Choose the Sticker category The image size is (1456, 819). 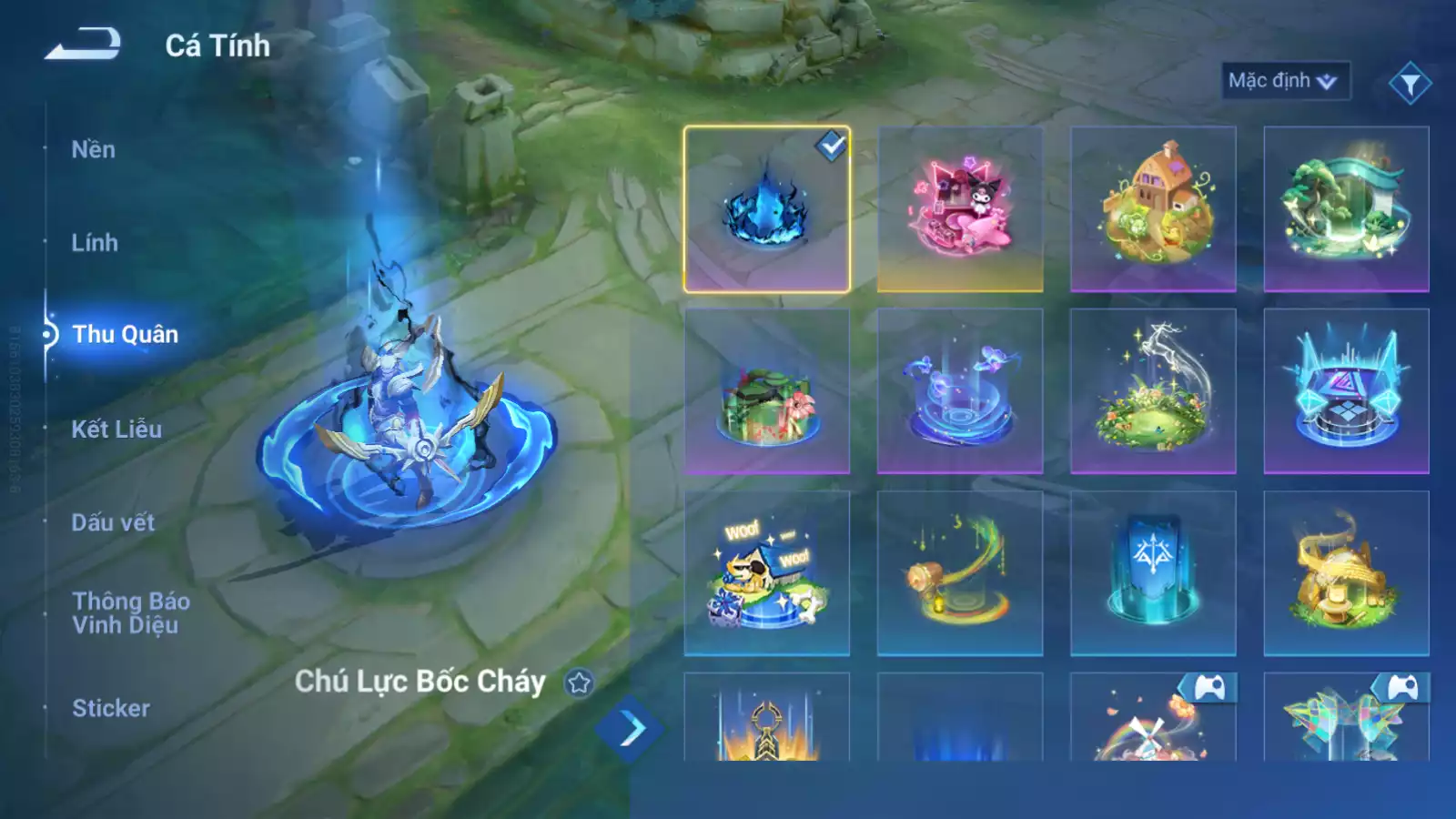(x=111, y=708)
